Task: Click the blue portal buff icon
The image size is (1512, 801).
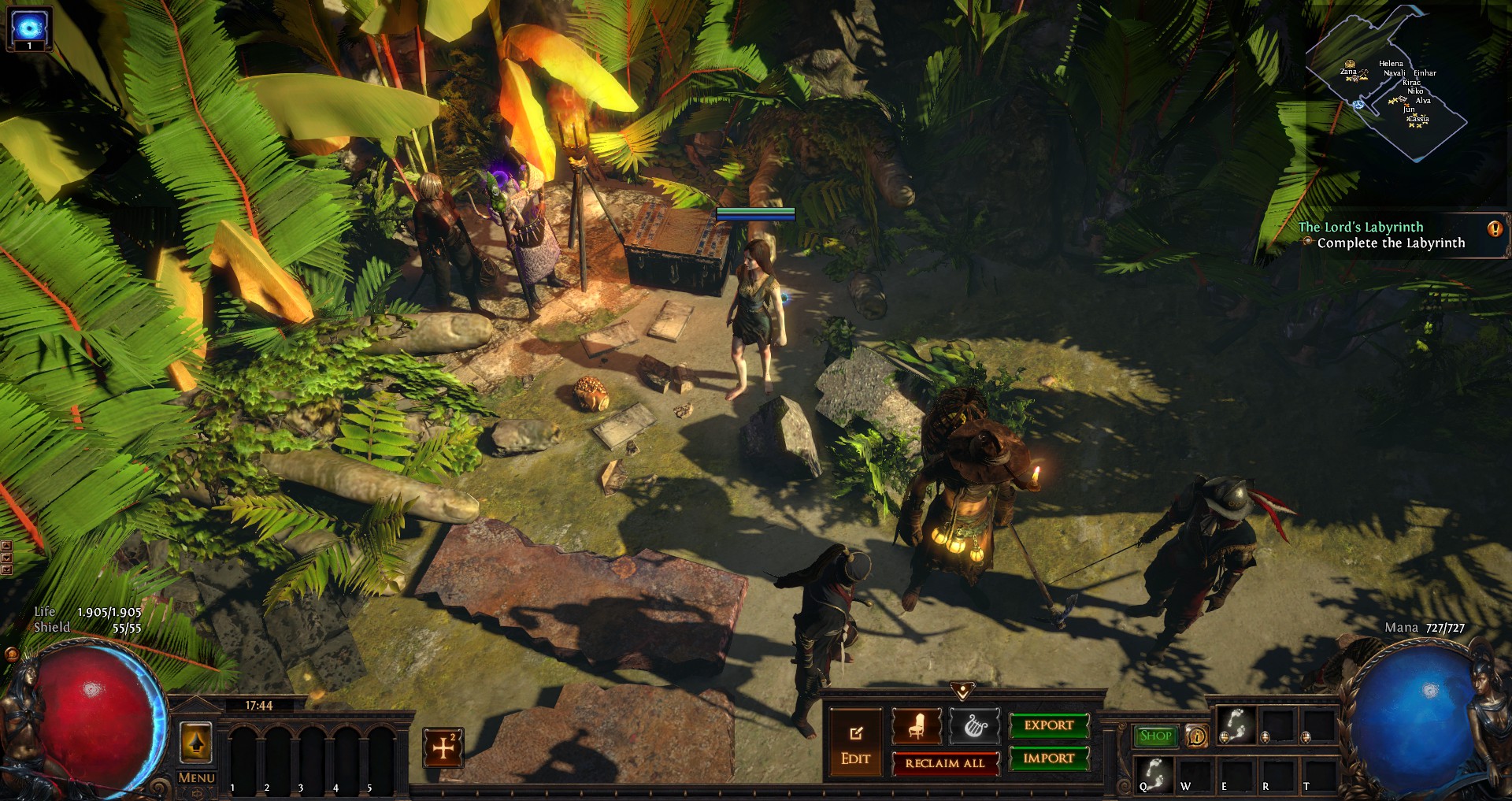Action: tap(29, 28)
